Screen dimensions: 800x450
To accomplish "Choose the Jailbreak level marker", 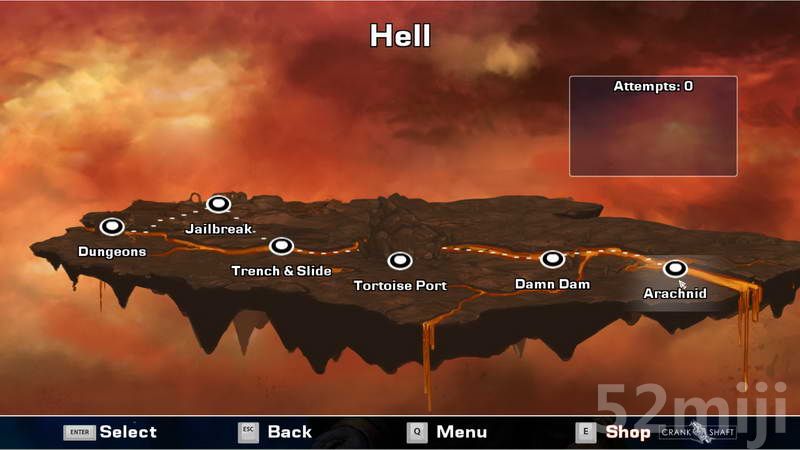I will click(218, 204).
